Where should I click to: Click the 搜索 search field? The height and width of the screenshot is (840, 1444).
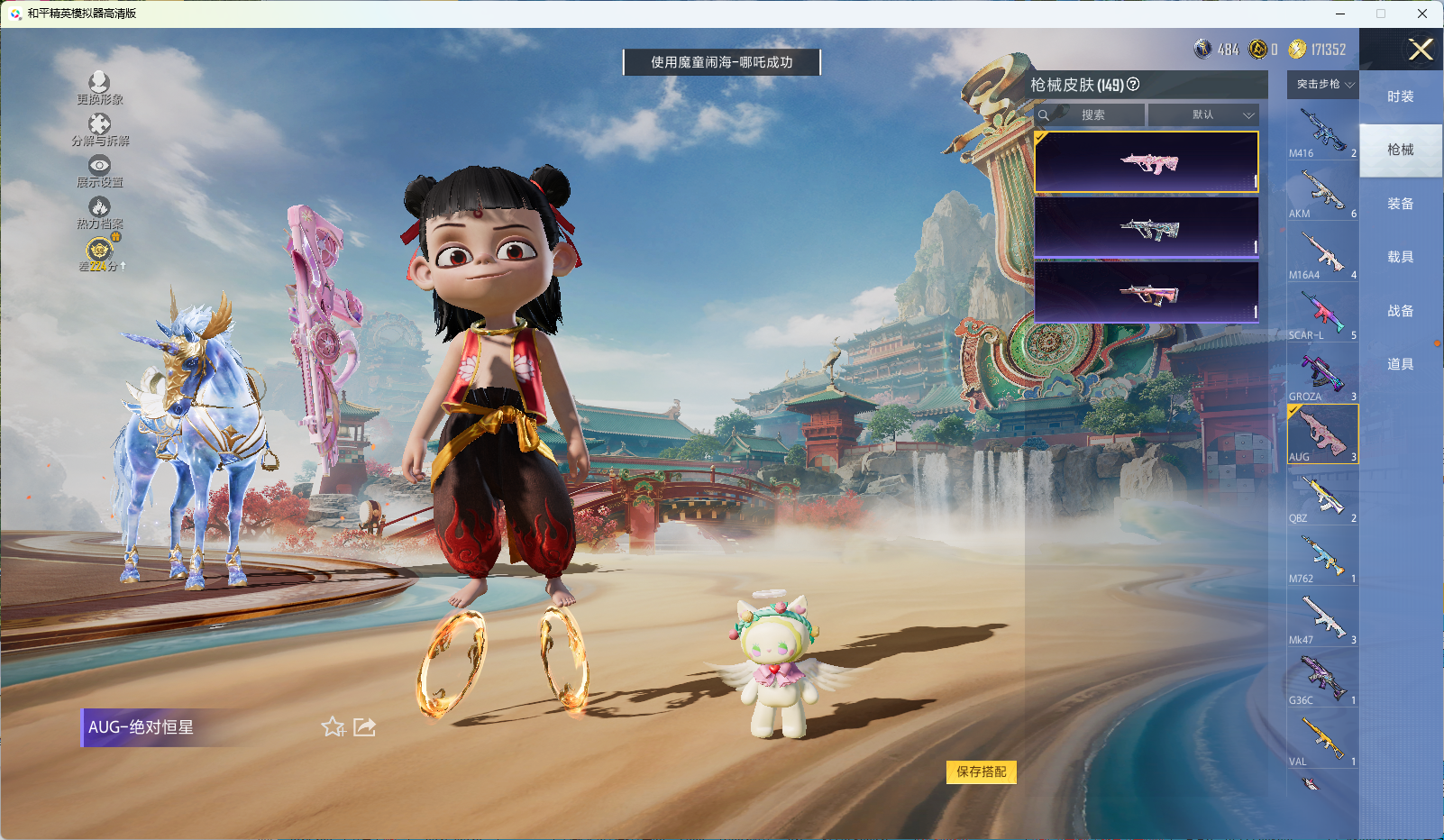point(1091,115)
